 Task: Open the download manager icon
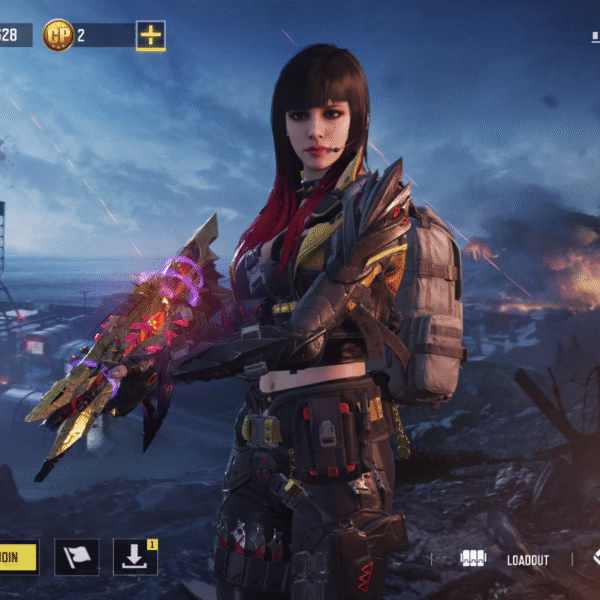[135, 557]
